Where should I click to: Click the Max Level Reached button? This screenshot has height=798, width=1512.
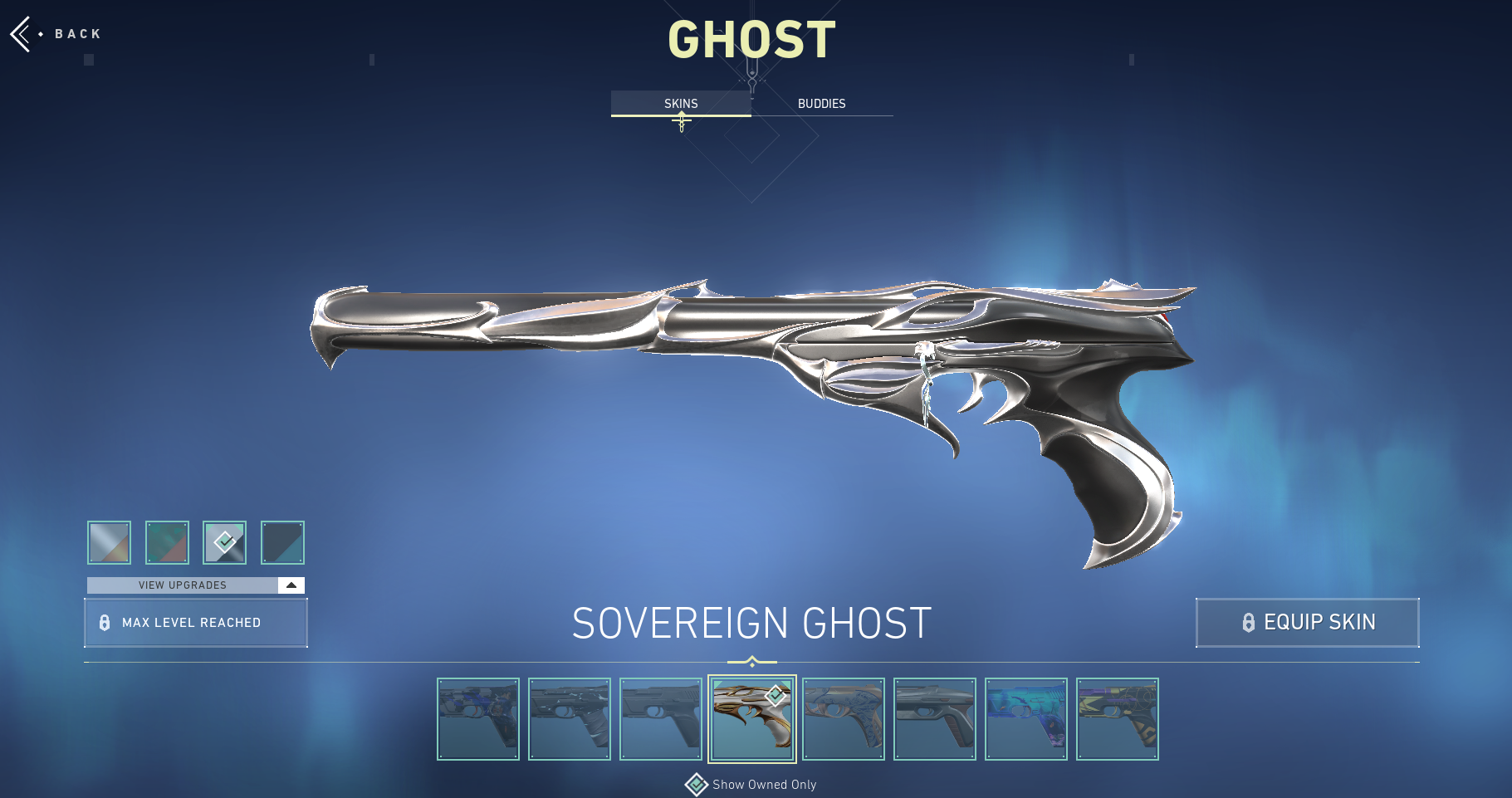click(x=196, y=623)
